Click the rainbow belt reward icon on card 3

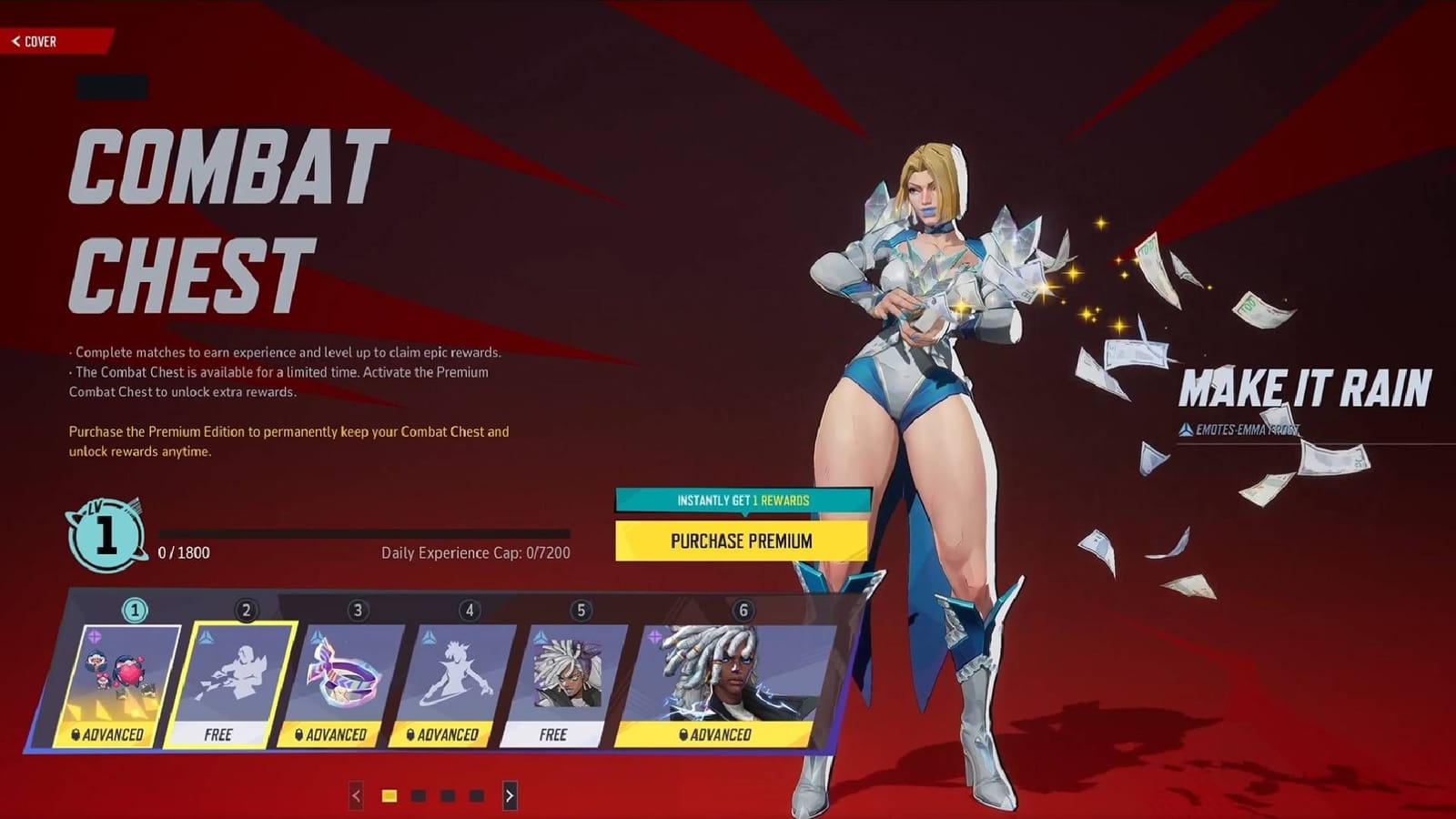tap(343, 672)
